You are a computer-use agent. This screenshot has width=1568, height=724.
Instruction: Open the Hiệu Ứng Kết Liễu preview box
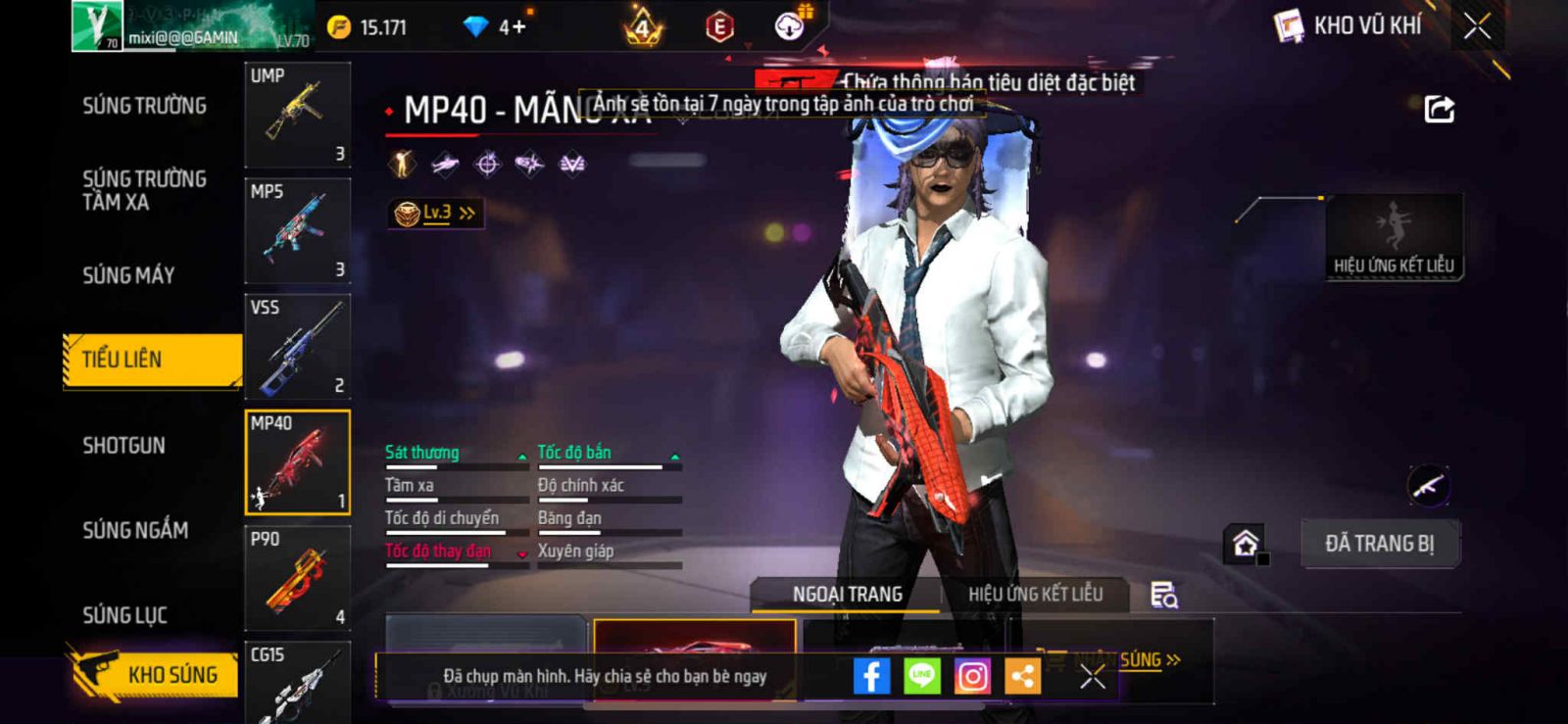pos(1394,237)
